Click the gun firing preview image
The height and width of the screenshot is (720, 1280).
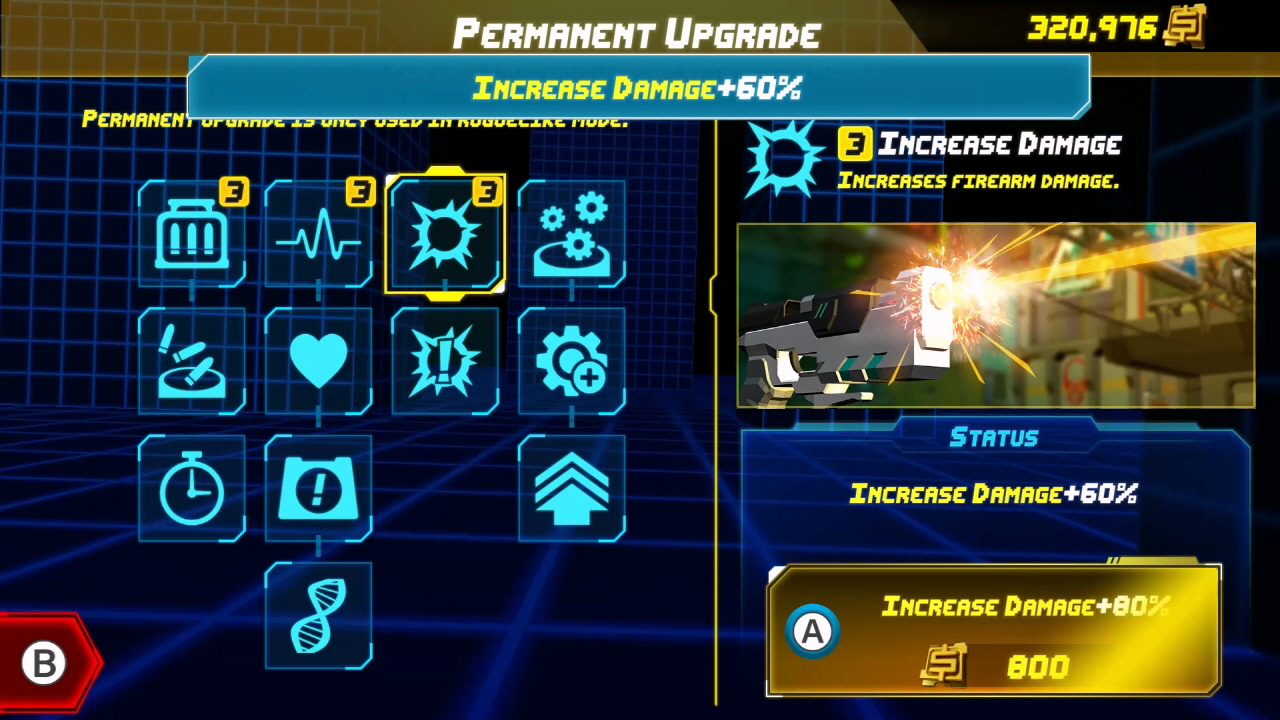click(995, 315)
